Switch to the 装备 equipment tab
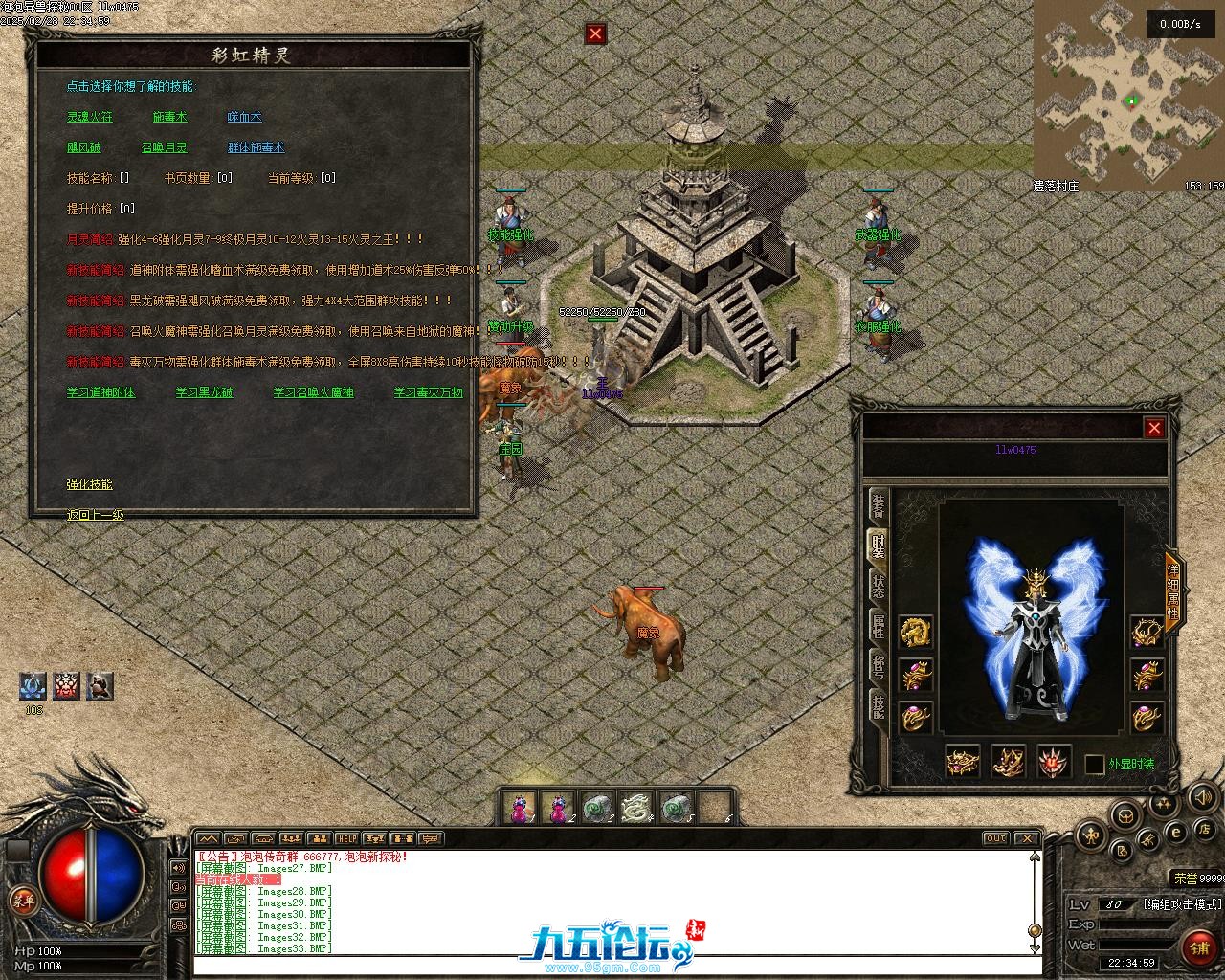This screenshot has width=1225, height=980. pyautogui.click(x=878, y=507)
